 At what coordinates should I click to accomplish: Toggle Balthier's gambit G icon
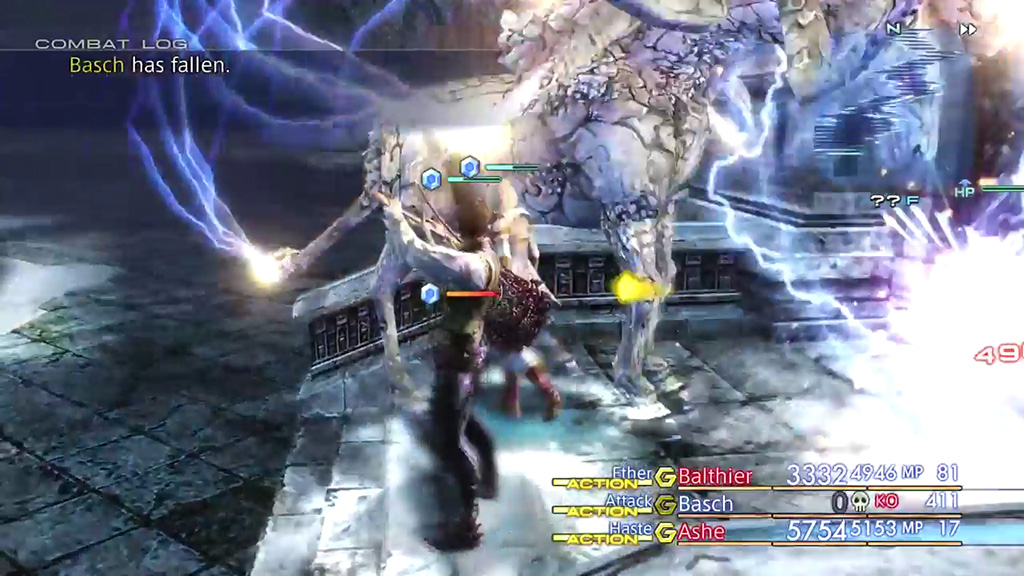(x=665, y=477)
